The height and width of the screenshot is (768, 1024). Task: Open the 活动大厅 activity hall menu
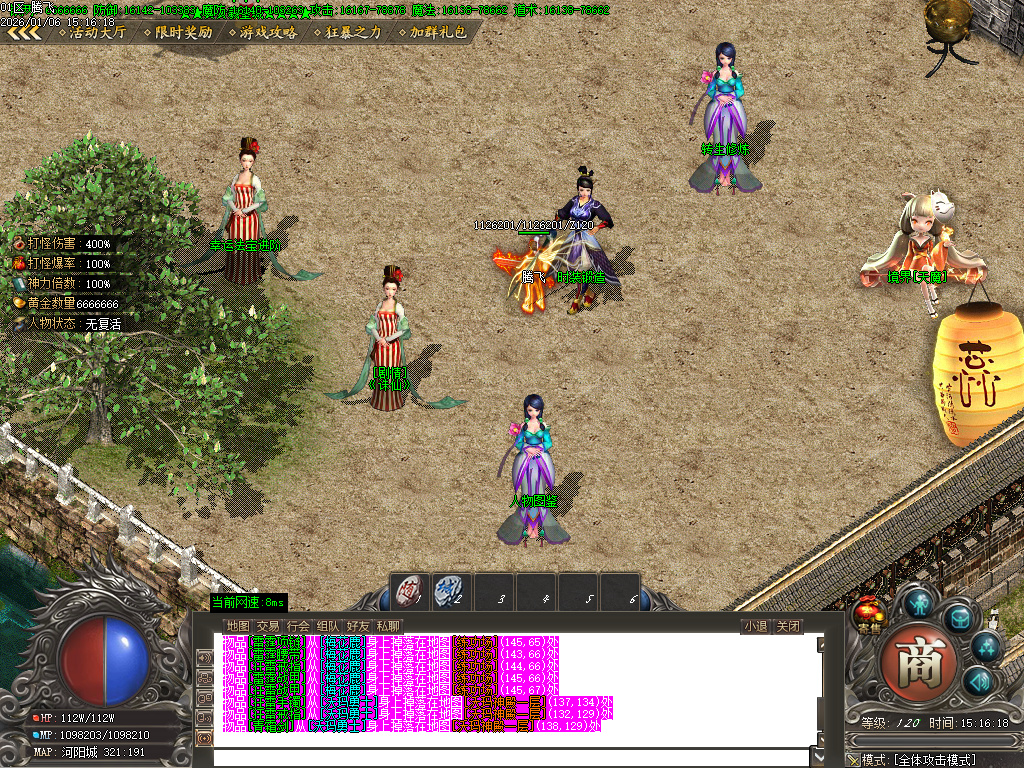pyautogui.click(x=97, y=32)
